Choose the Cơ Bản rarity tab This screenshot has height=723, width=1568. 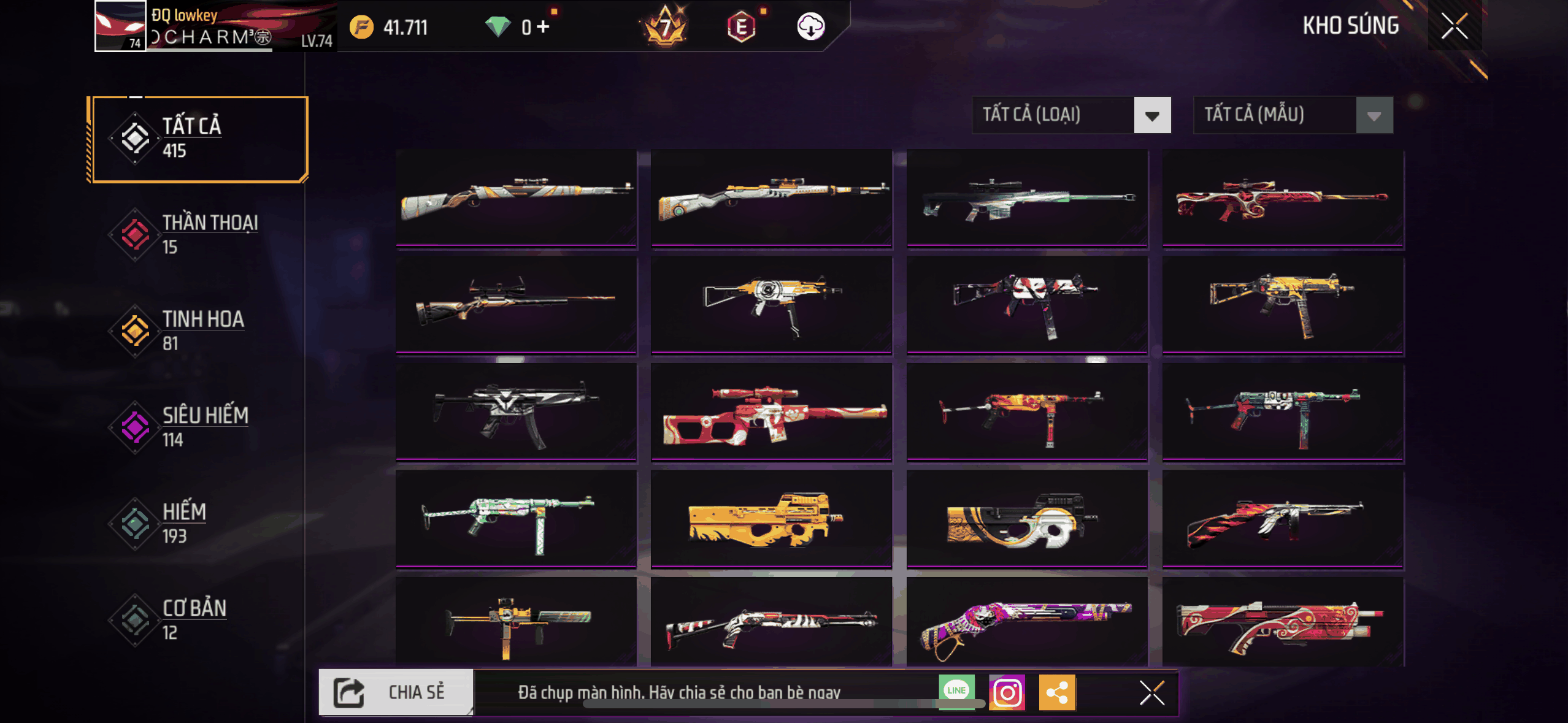coord(199,619)
